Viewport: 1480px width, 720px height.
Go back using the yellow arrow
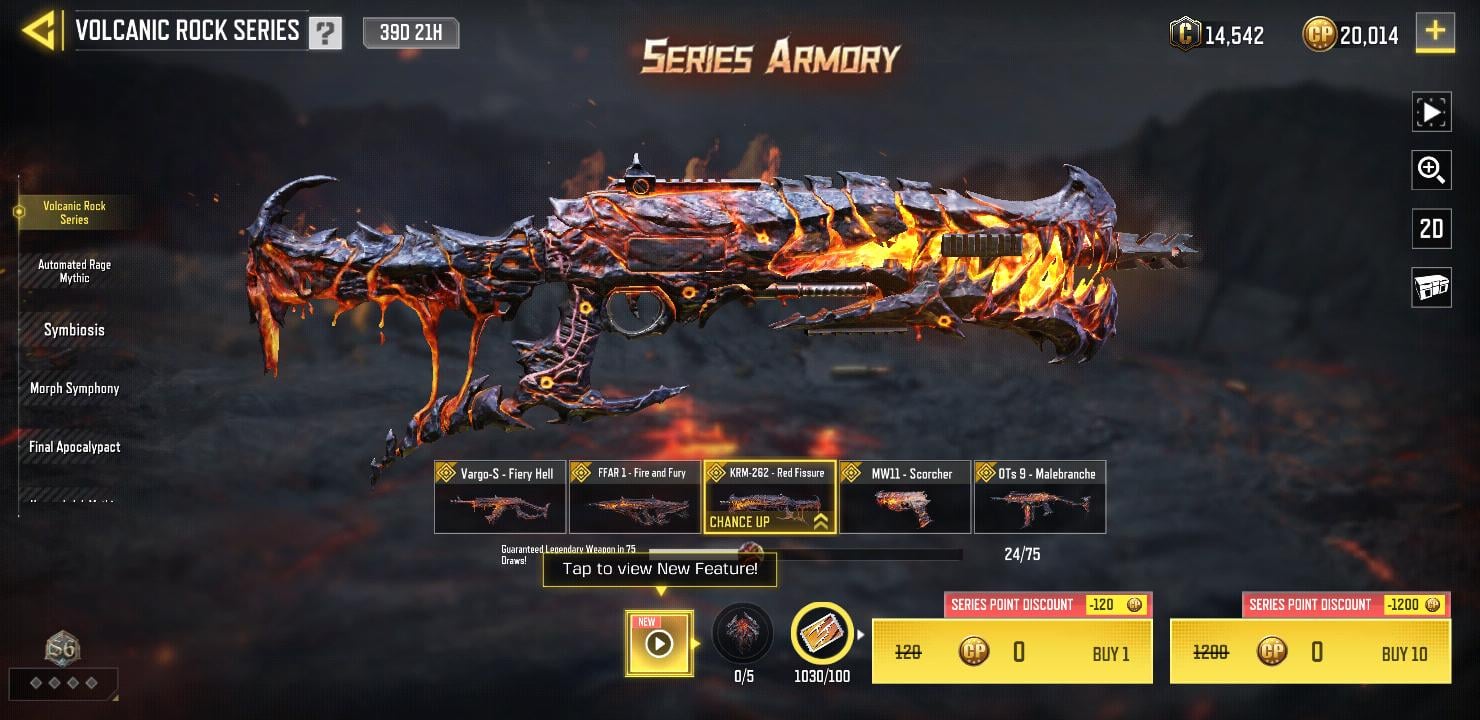39,32
